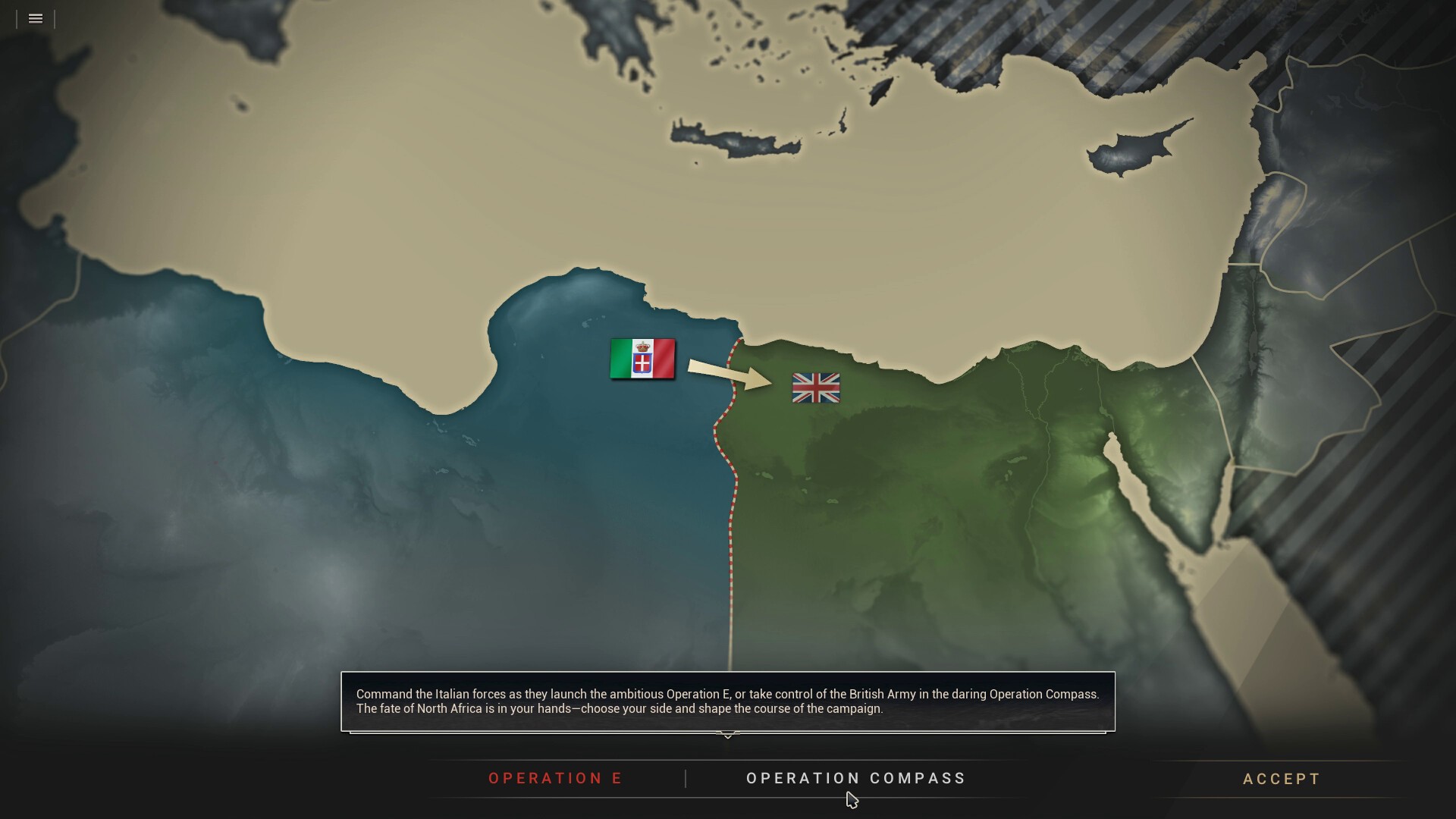
Task: Pick the British Union Jack flag
Action: tap(816, 388)
